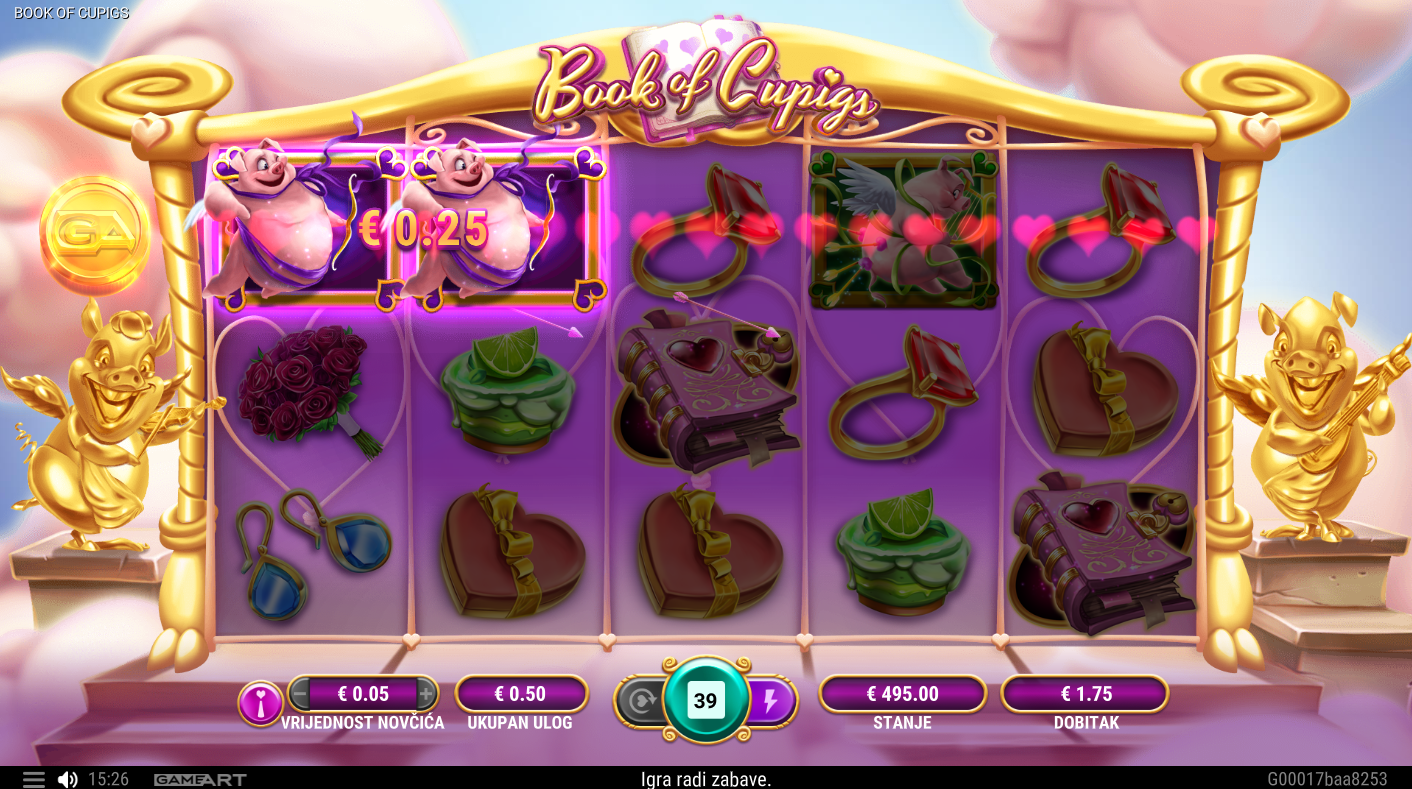Click the autoplay circular arrows button
1412x789 pixels.
(639, 701)
